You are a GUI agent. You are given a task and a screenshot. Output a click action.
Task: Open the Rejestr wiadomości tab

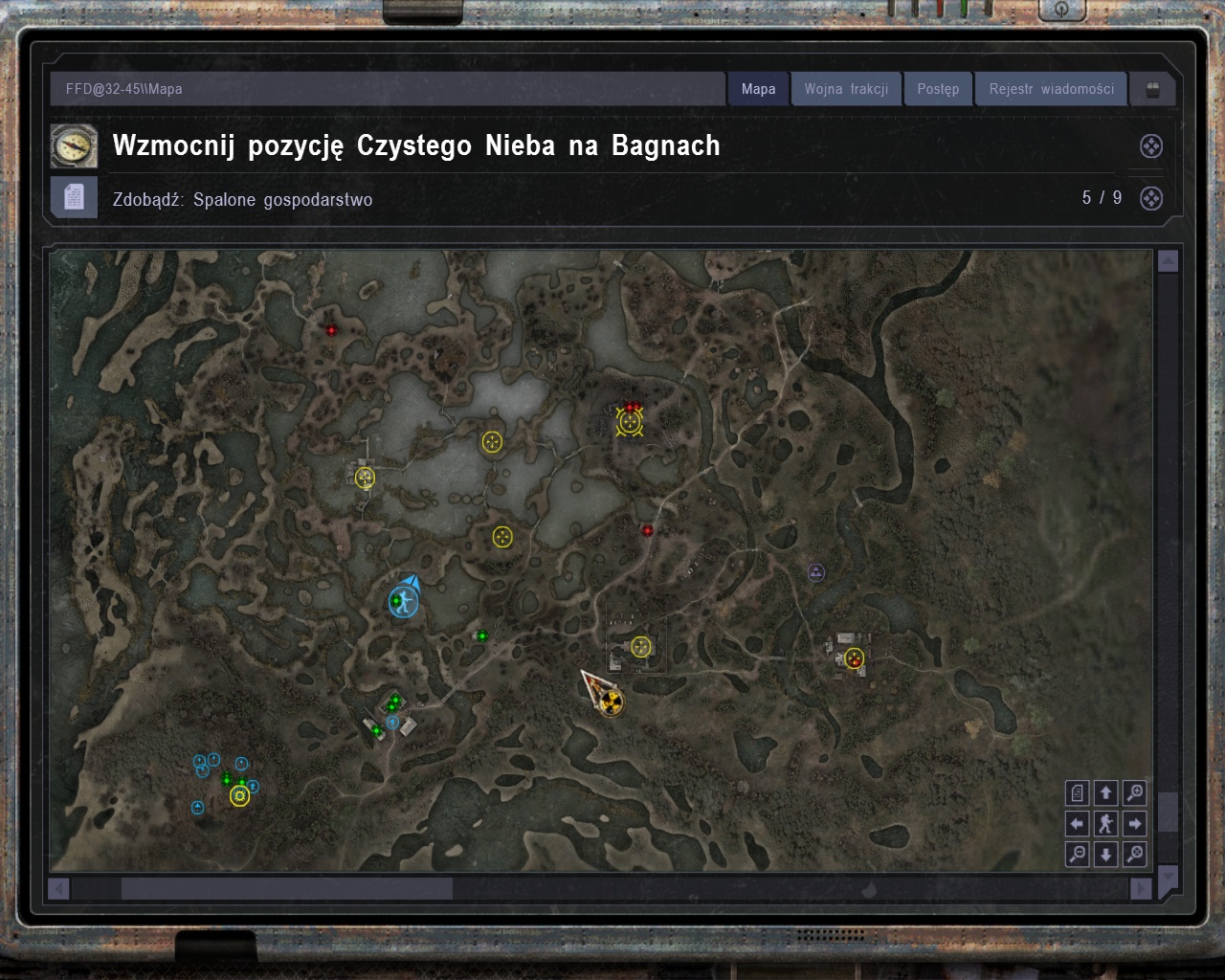click(1051, 89)
